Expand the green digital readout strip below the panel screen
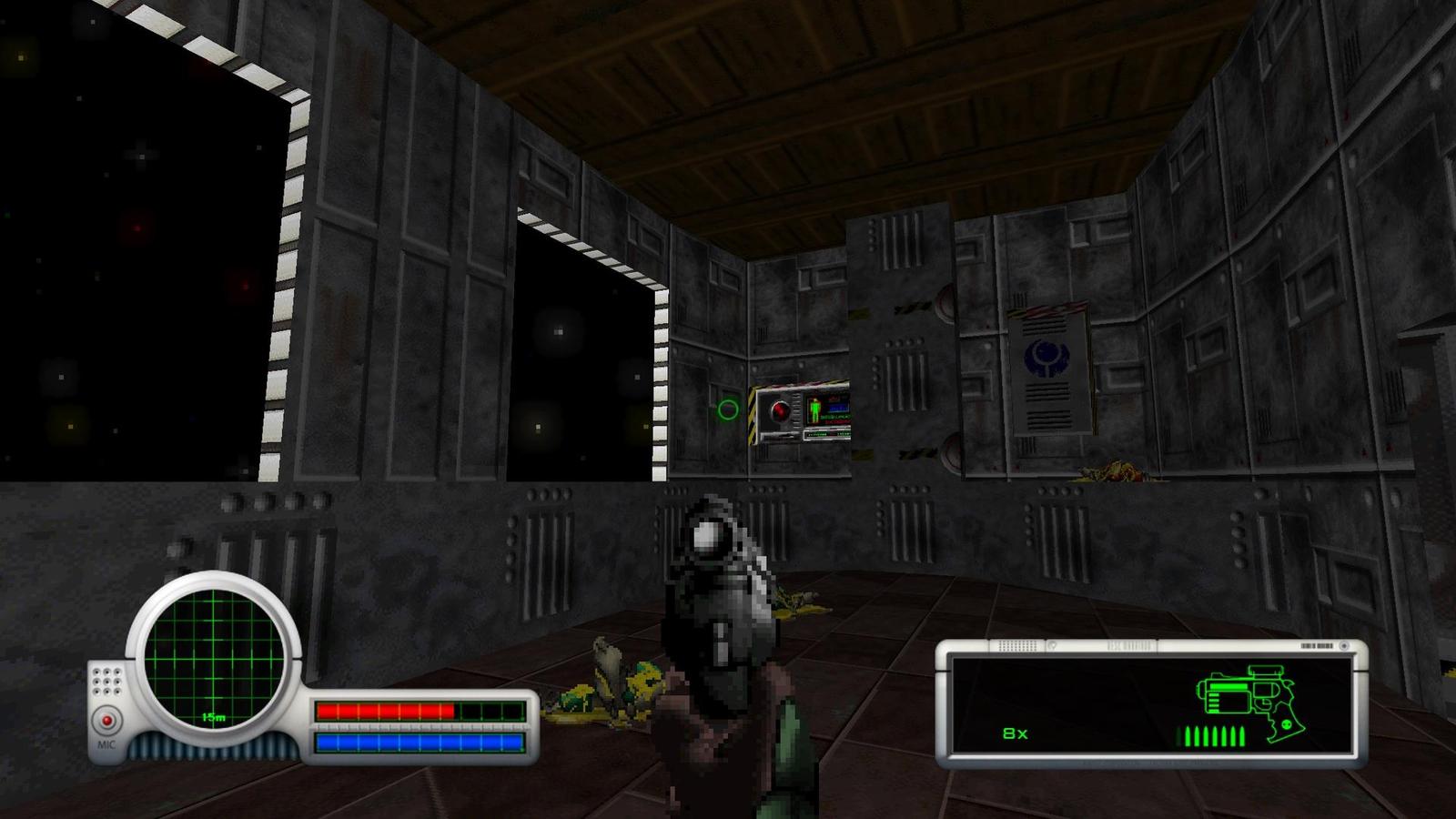The width and height of the screenshot is (1456, 819). (828, 434)
